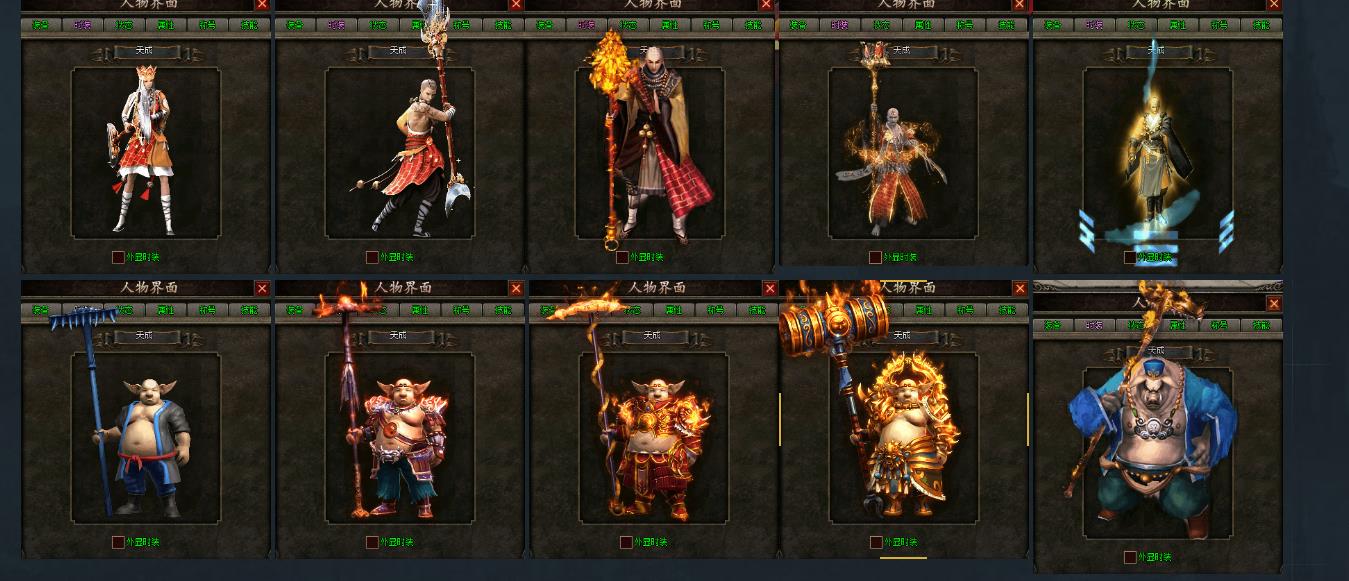1349x581 pixels.
Task: Select 属性 tab in blue-rake pig panel
Action: 166,310
